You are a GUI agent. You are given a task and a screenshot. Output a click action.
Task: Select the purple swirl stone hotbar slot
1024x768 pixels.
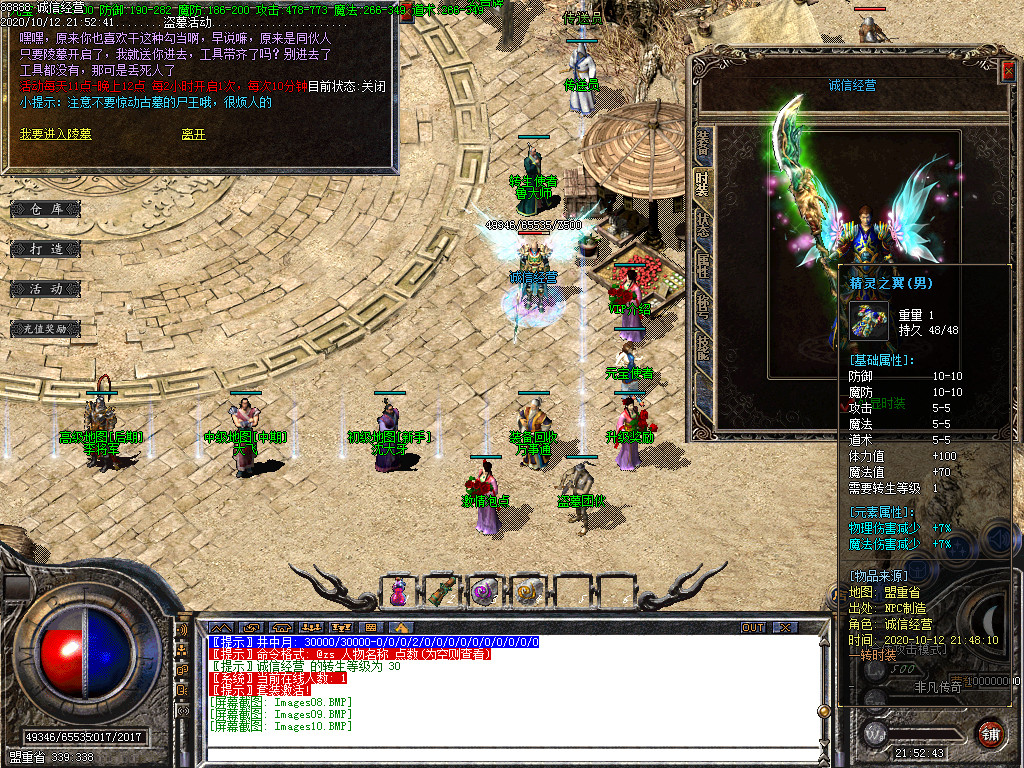[x=484, y=592]
